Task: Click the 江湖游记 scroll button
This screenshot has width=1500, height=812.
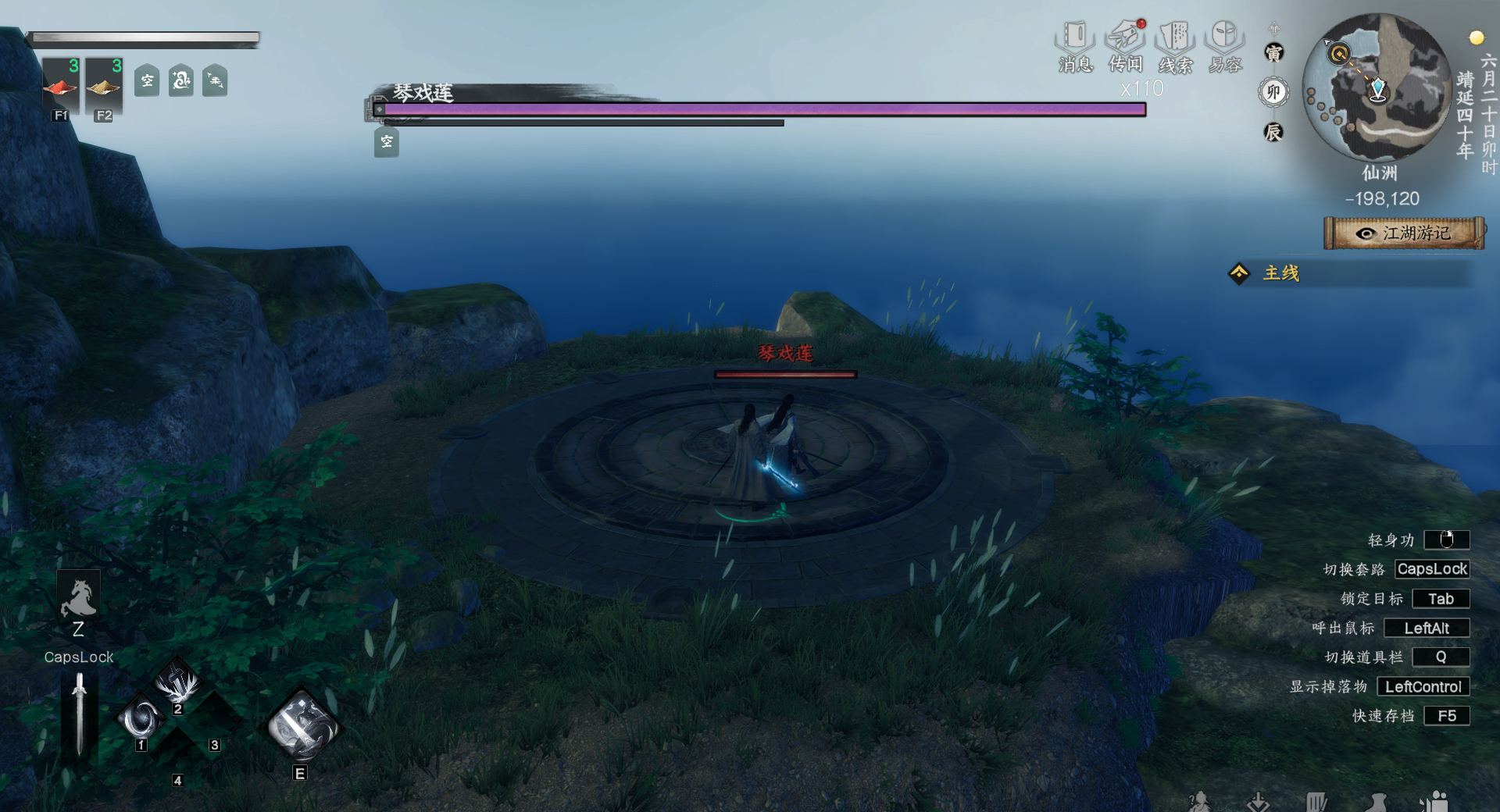Action: pyautogui.click(x=1405, y=233)
